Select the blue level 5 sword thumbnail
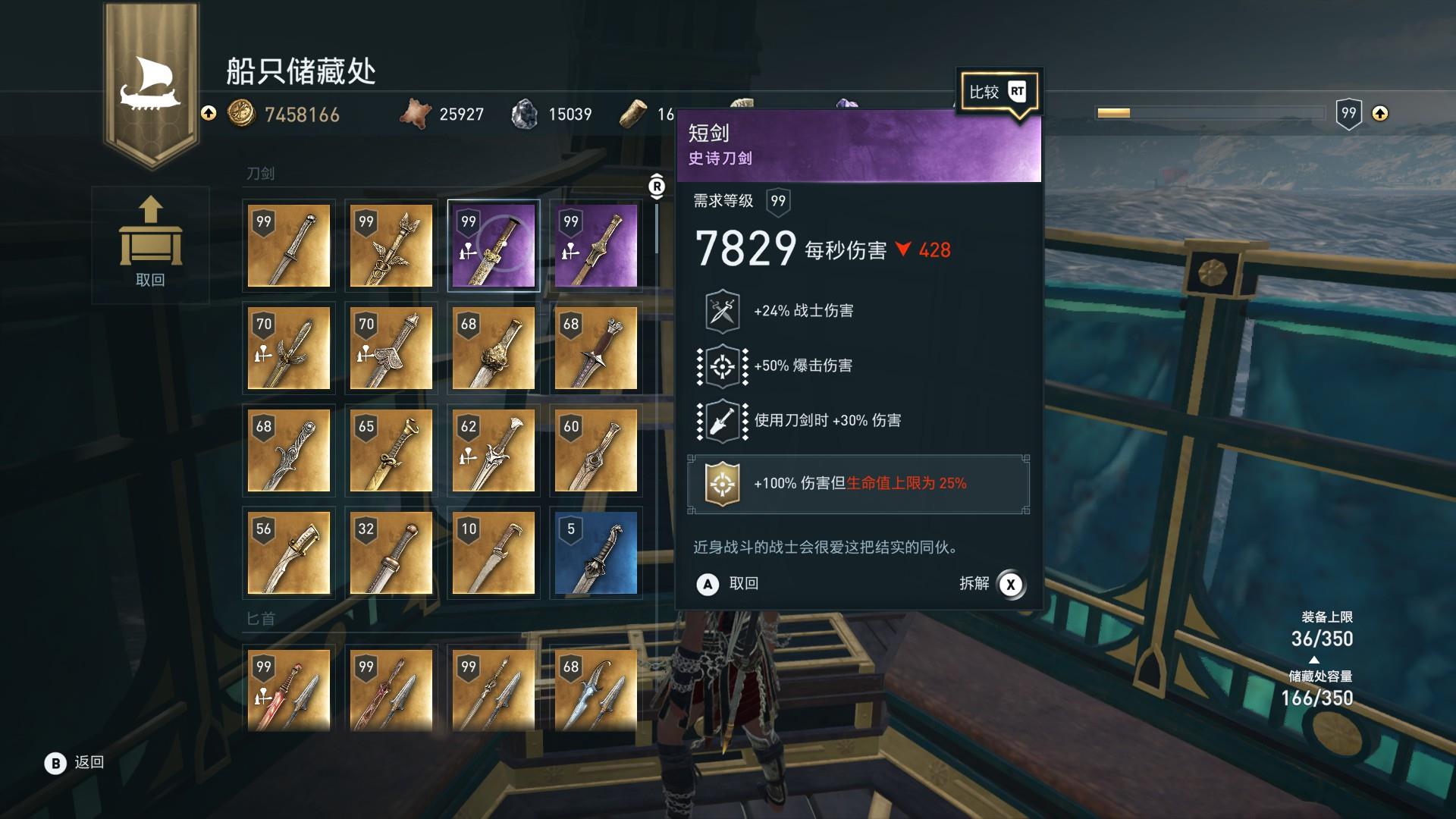 pos(596,554)
